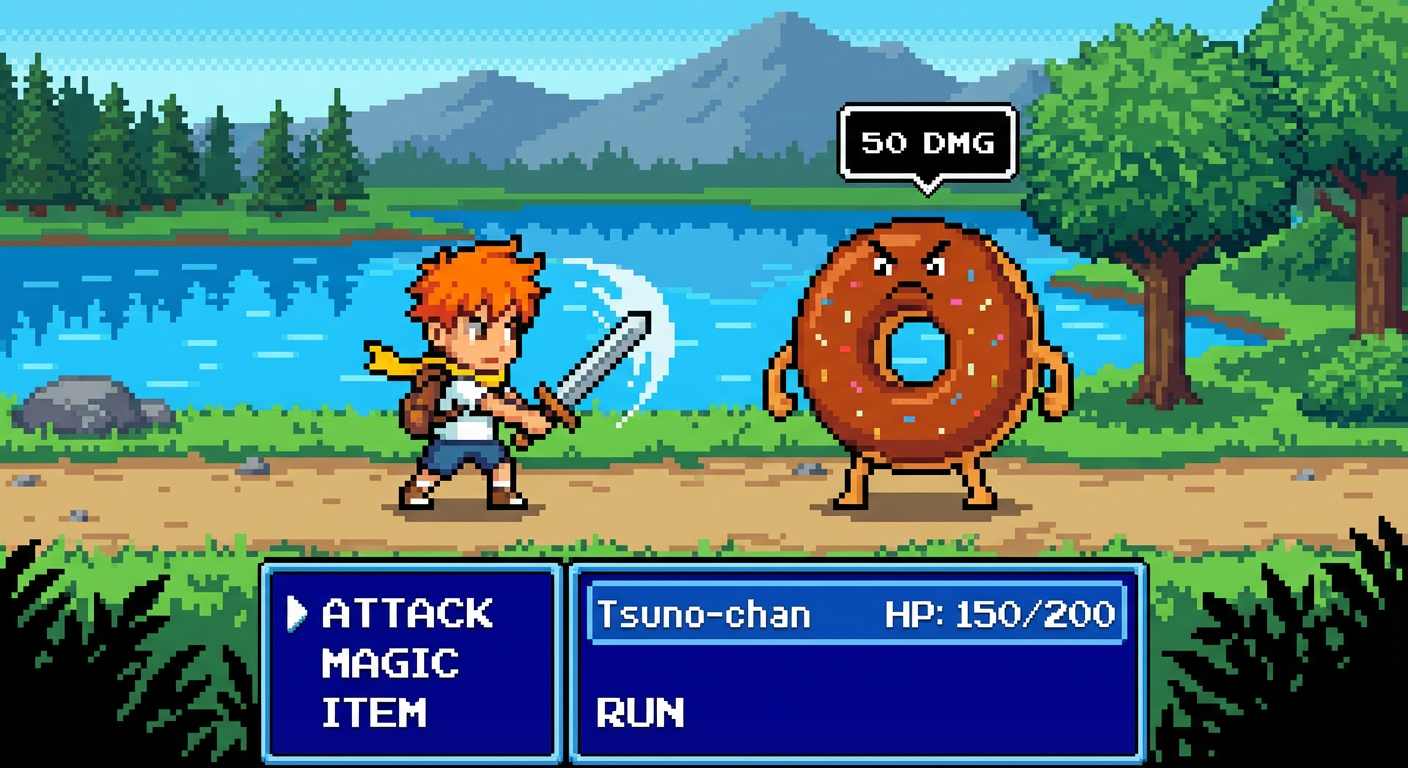Select the cursor arrow beside ATTACK
The width and height of the screenshot is (1408, 768).
[x=296, y=614]
